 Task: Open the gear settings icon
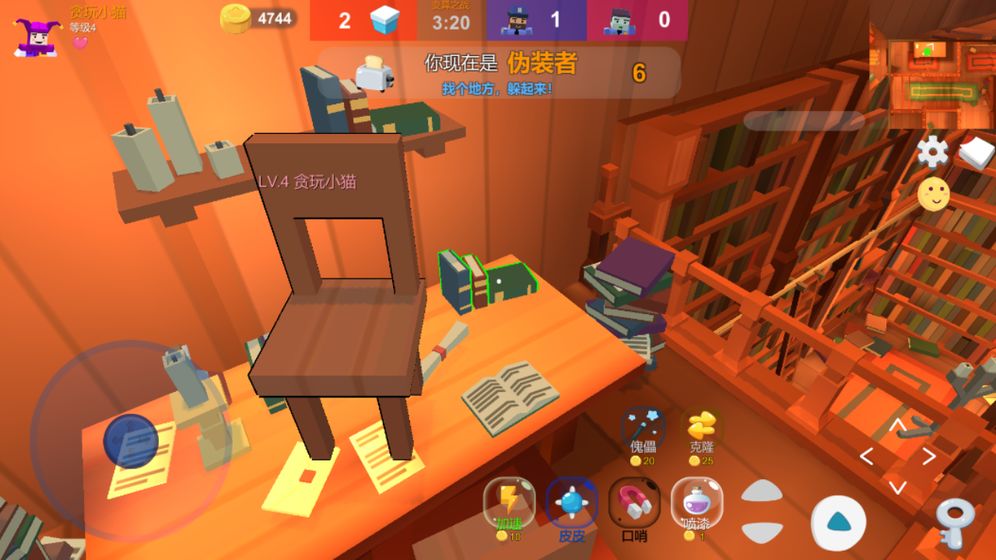click(932, 151)
